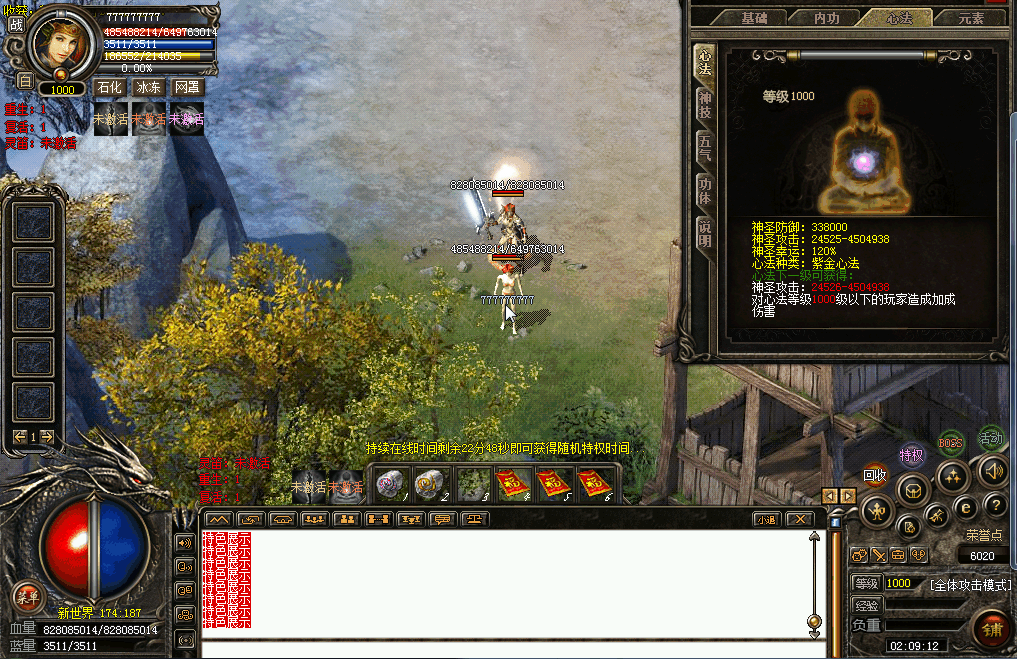
Task: Select the 元素 tab
Action: 971,18
